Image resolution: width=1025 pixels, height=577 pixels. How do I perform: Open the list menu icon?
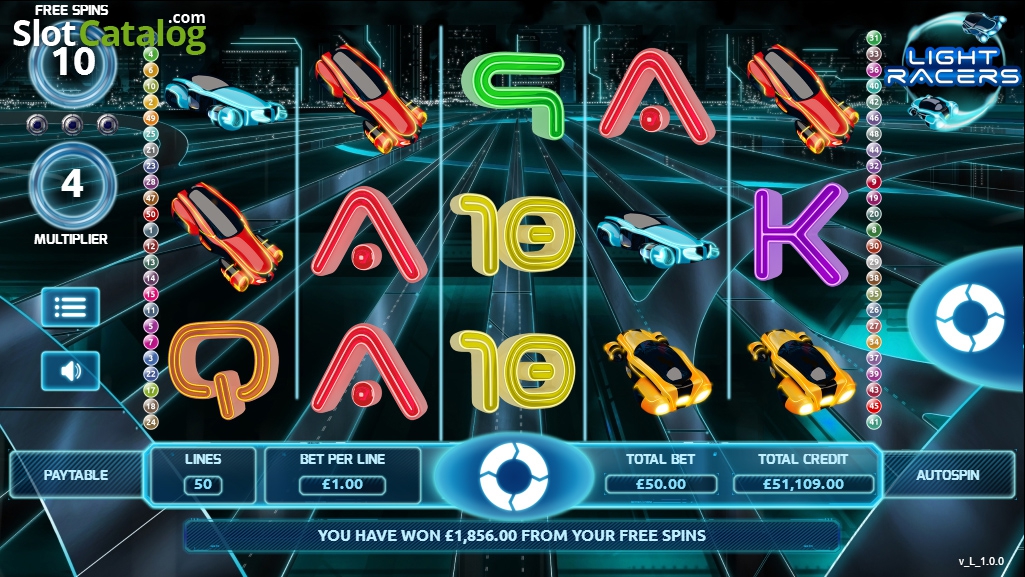coord(70,307)
